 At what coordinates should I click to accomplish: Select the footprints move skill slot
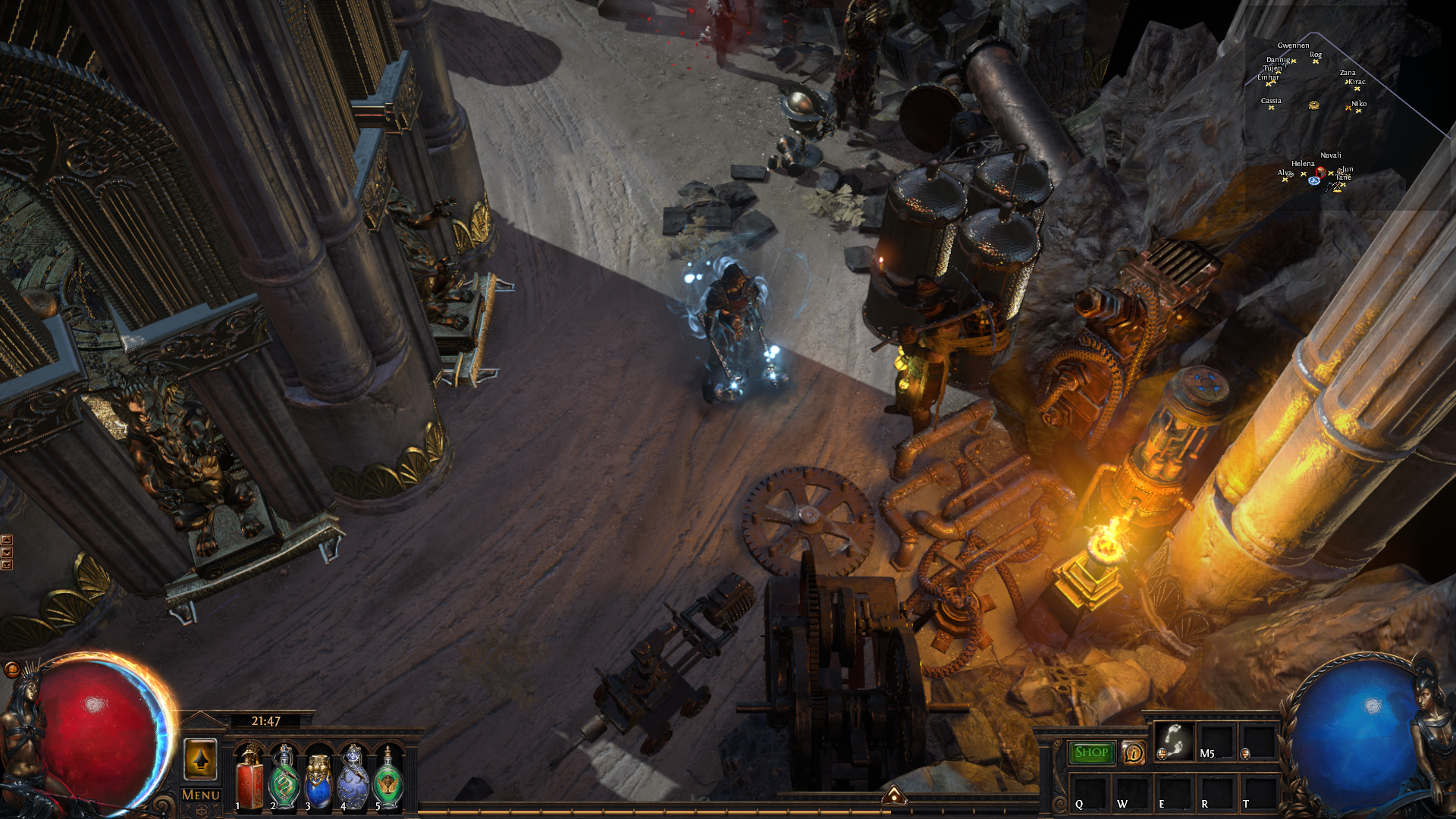coord(1174,740)
